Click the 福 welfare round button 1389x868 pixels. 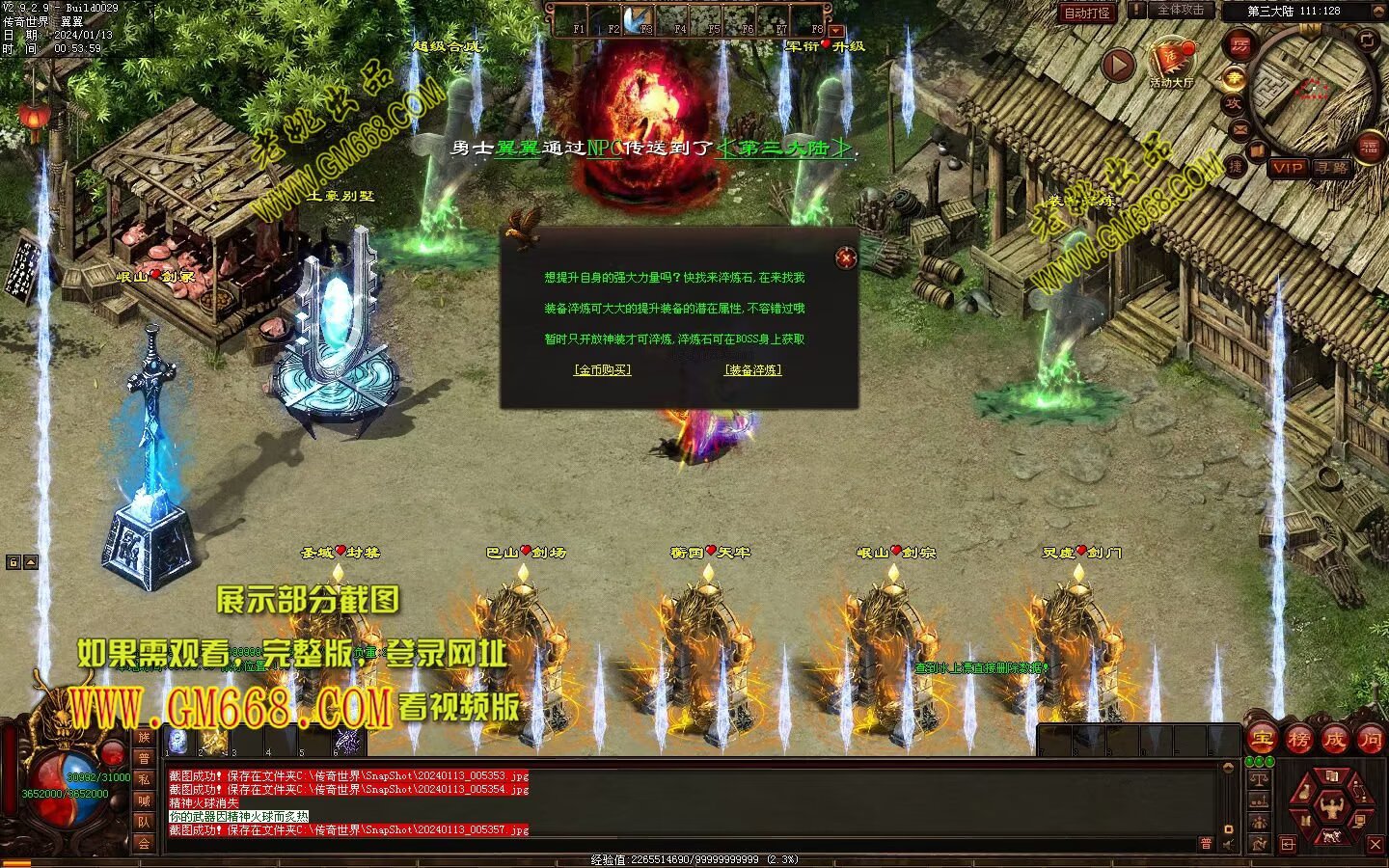1370,148
